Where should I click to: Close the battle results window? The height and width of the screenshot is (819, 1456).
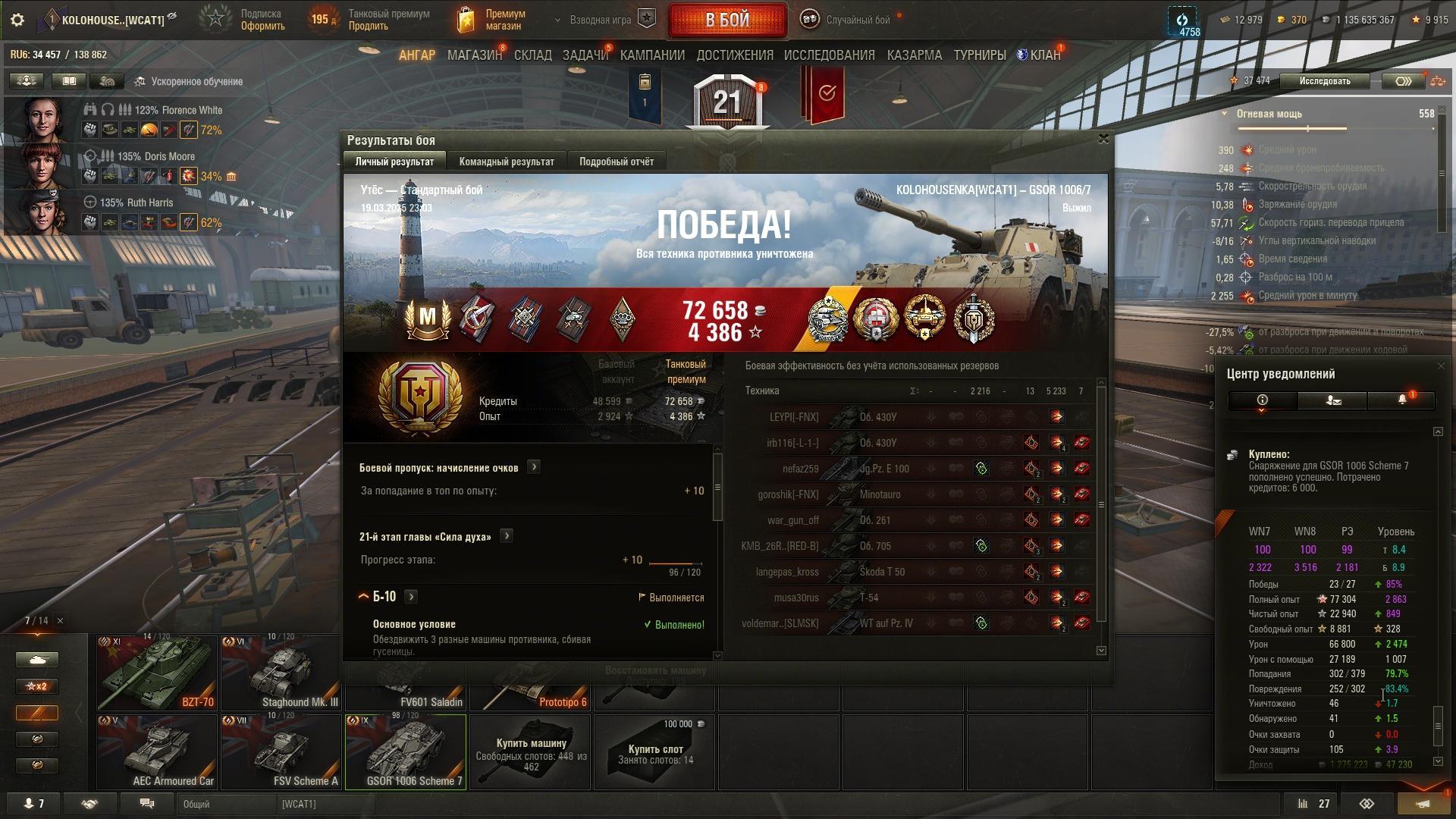[1103, 139]
